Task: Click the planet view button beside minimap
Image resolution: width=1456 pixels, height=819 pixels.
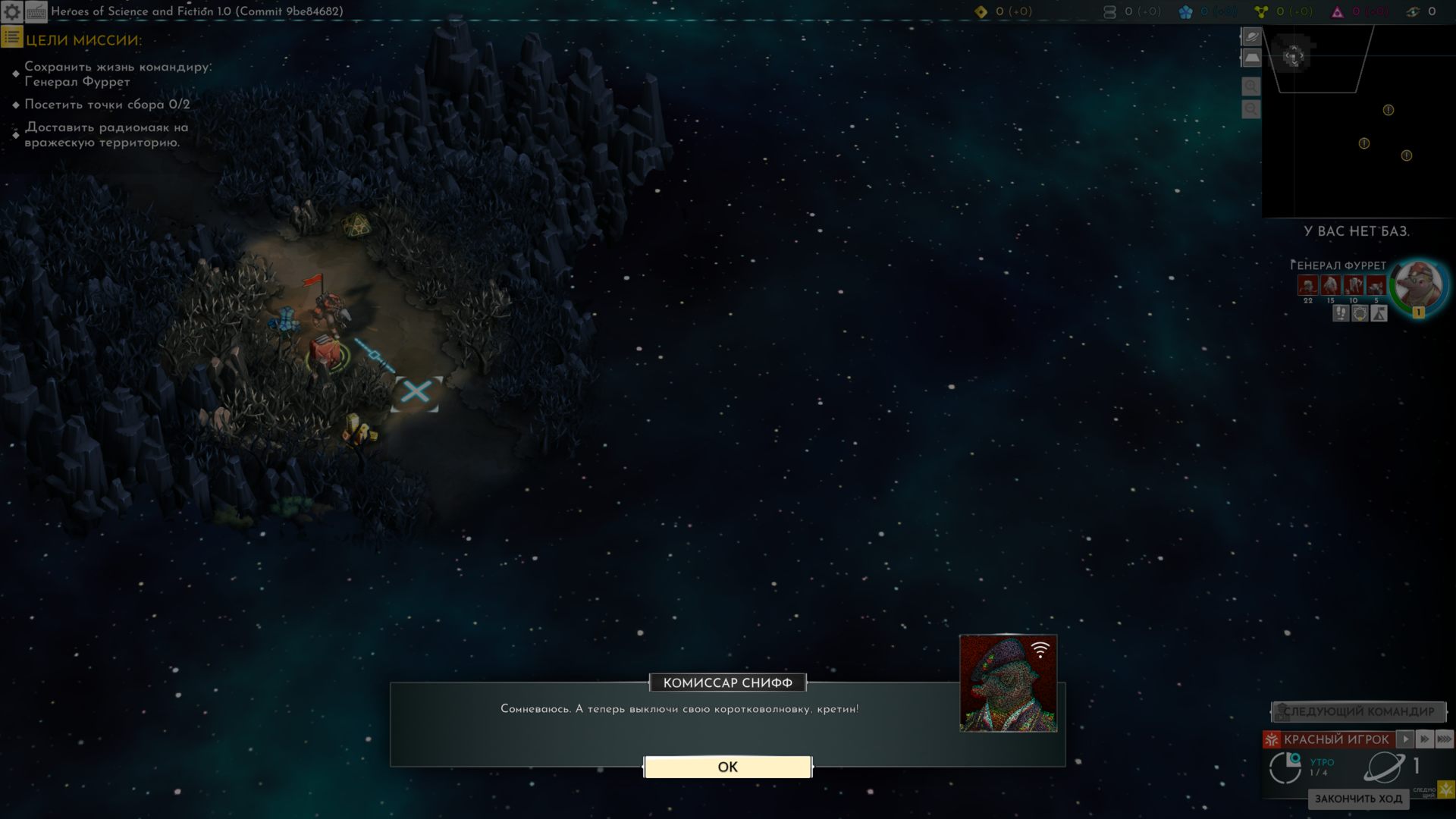Action: pos(1251,36)
